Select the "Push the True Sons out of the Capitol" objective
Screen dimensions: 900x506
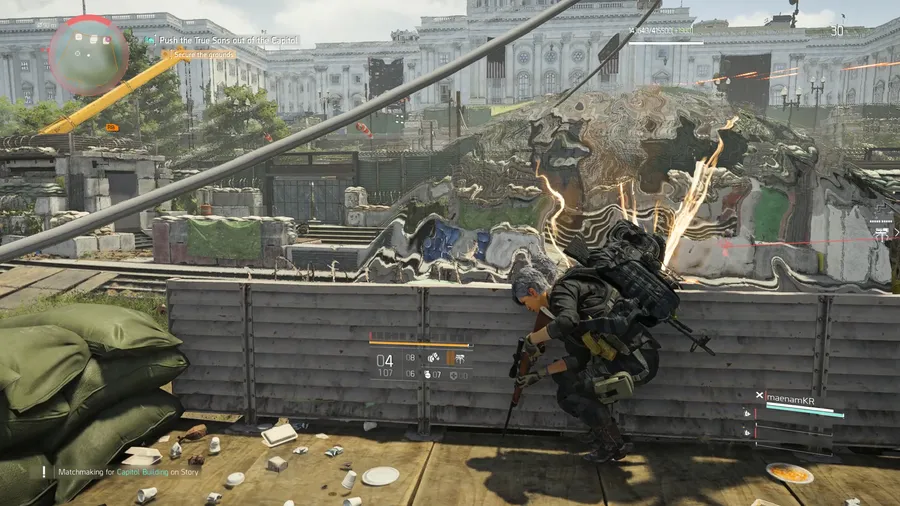pos(228,40)
